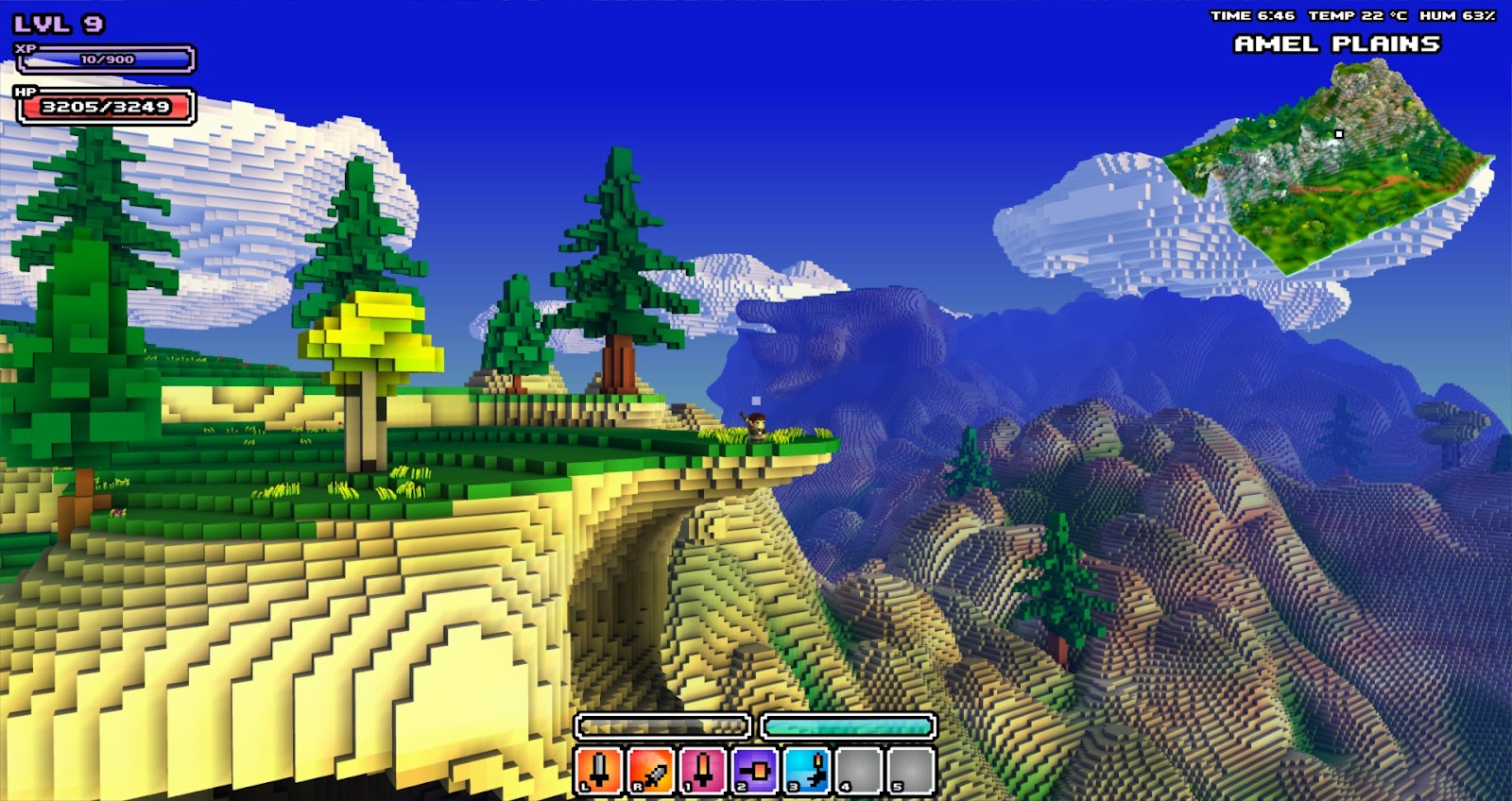The width and height of the screenshot is (1512, 801).
Task: Use the pink sword ability in slot 1
Action: click(702, 770)
